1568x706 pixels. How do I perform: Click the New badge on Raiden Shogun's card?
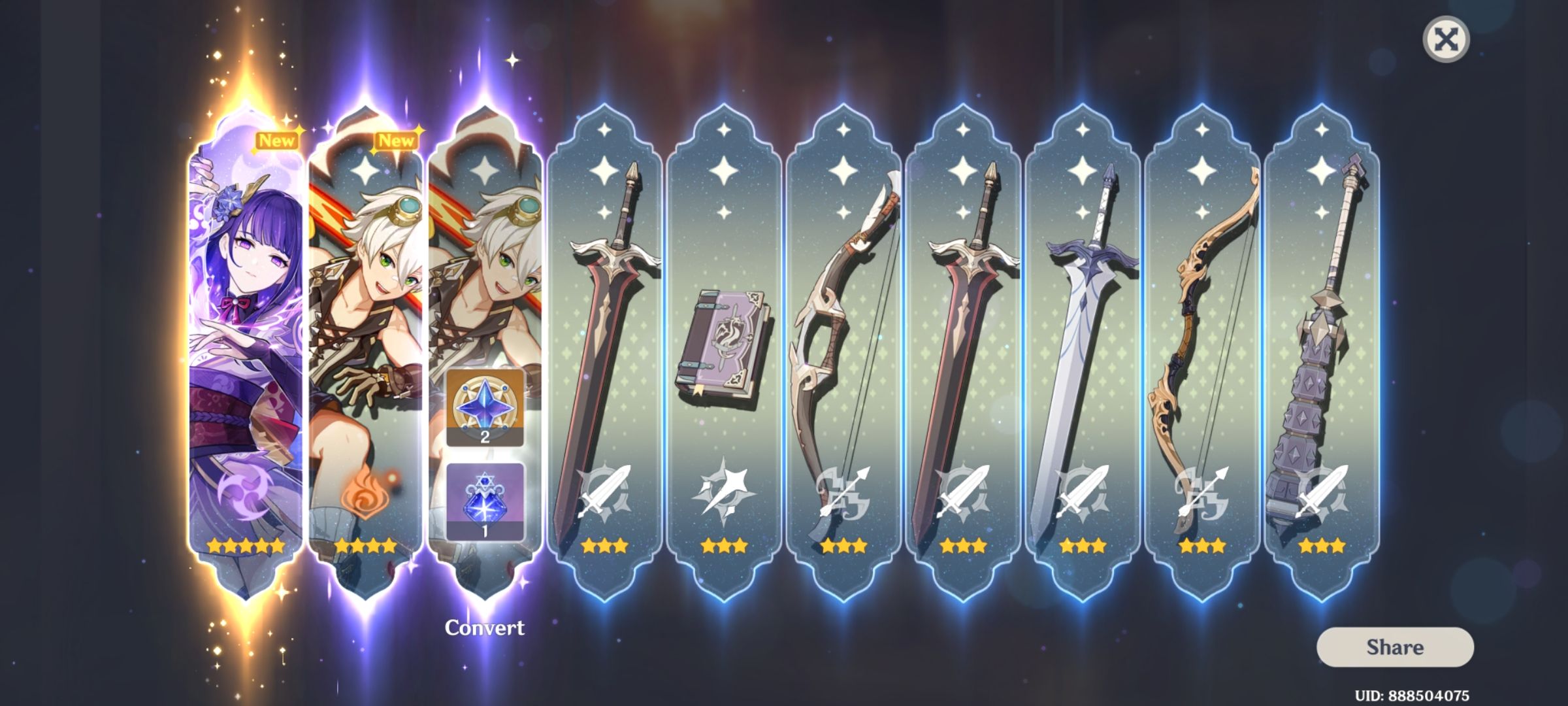point(277,138)
